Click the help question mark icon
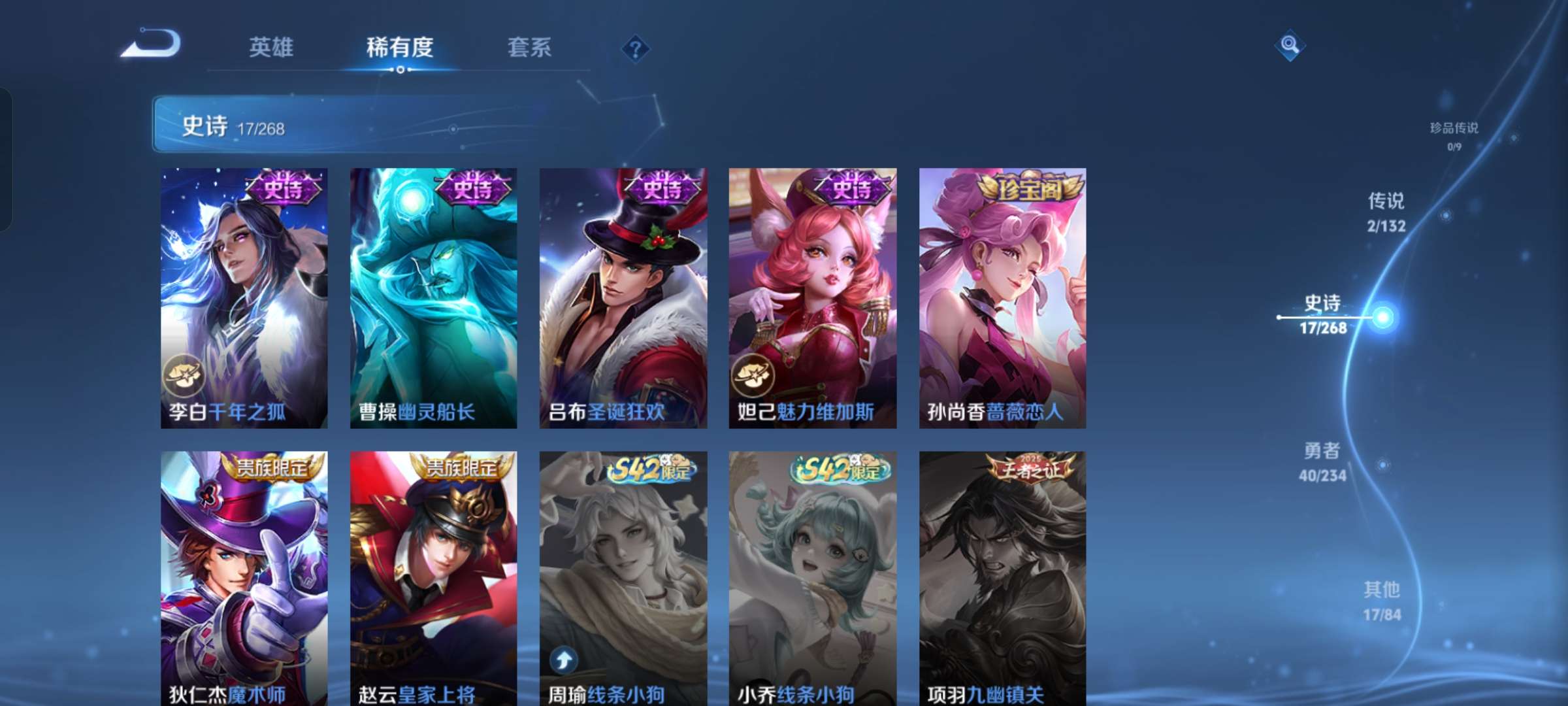Image resolution: width=1568 pixels, height=706 pixels. pyautogui.click(x=636, y=48)
